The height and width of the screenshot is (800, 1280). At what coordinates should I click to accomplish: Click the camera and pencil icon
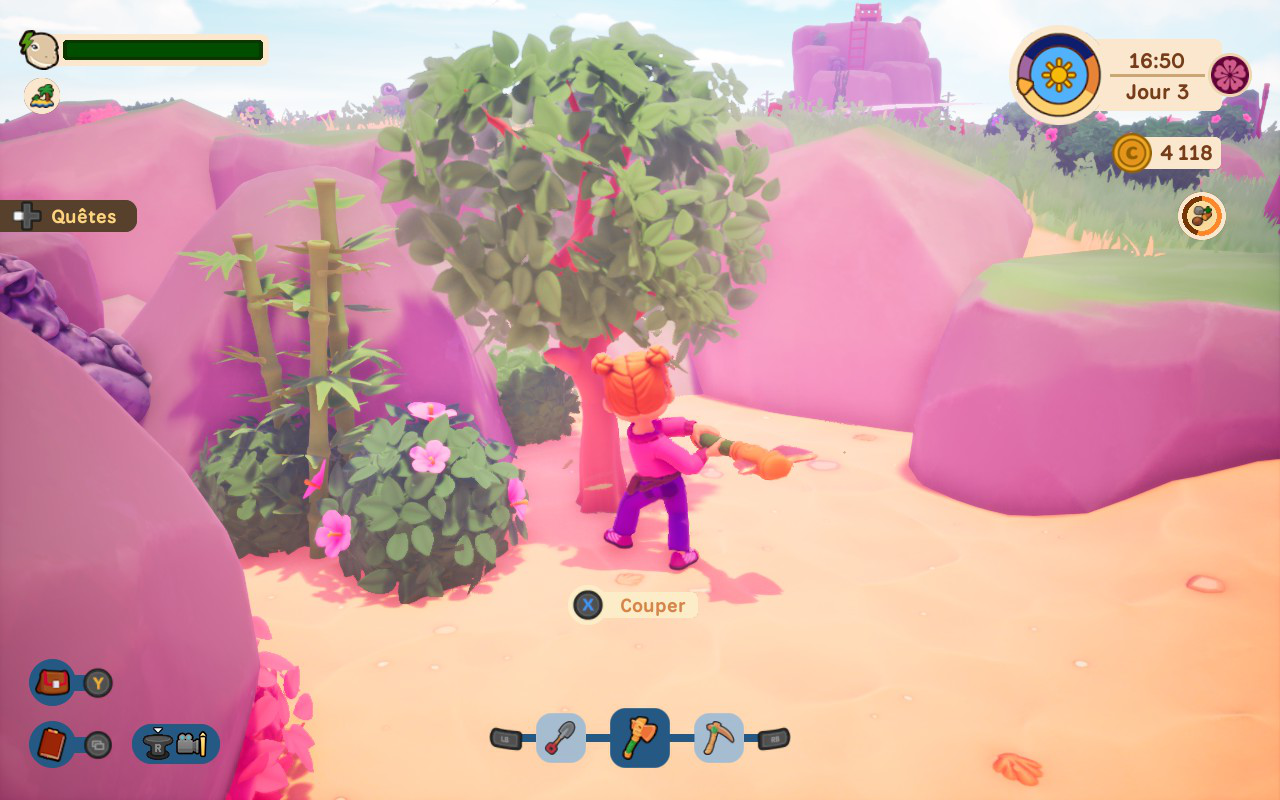point(190,744)
